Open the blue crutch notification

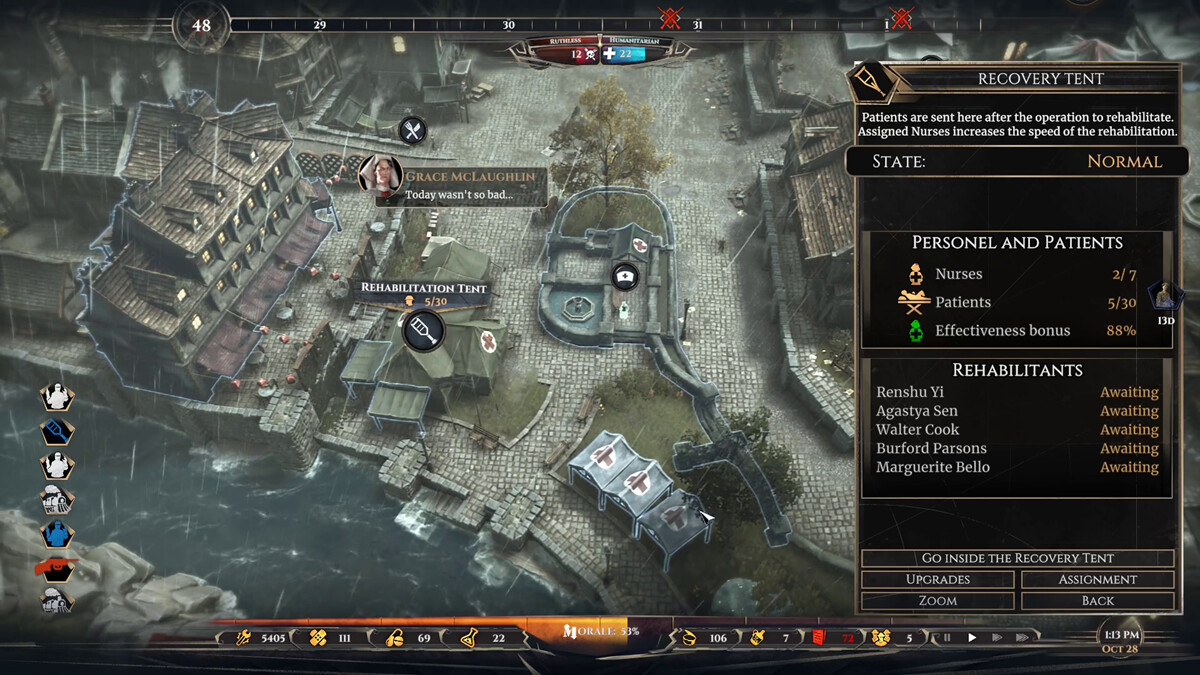pos(57,432)
